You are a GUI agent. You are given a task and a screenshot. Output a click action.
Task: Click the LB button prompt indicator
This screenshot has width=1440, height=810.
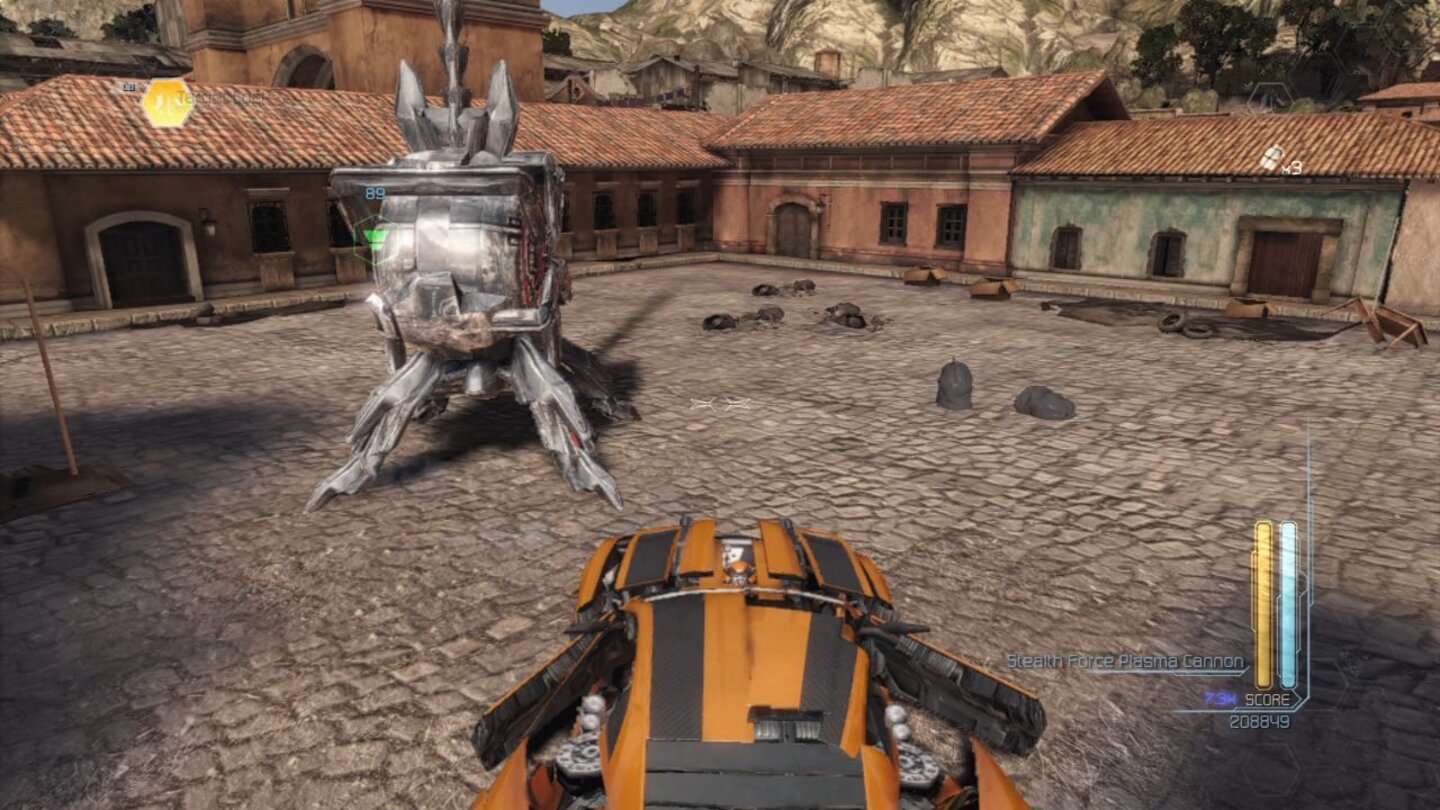click(x=129, y=85)
